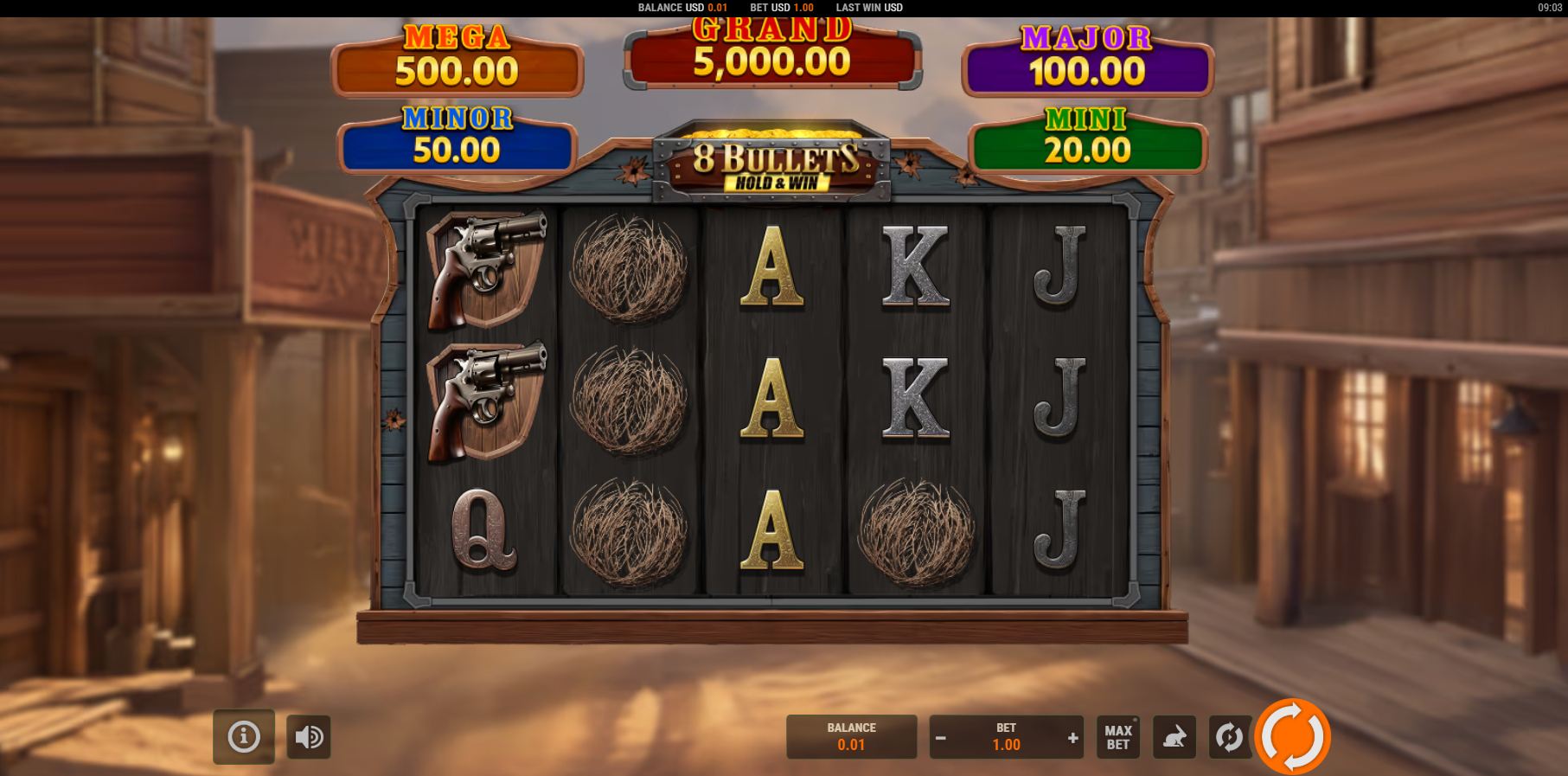Click the MAX BET button
1568x776 pixels.
tap(1117, 736)
